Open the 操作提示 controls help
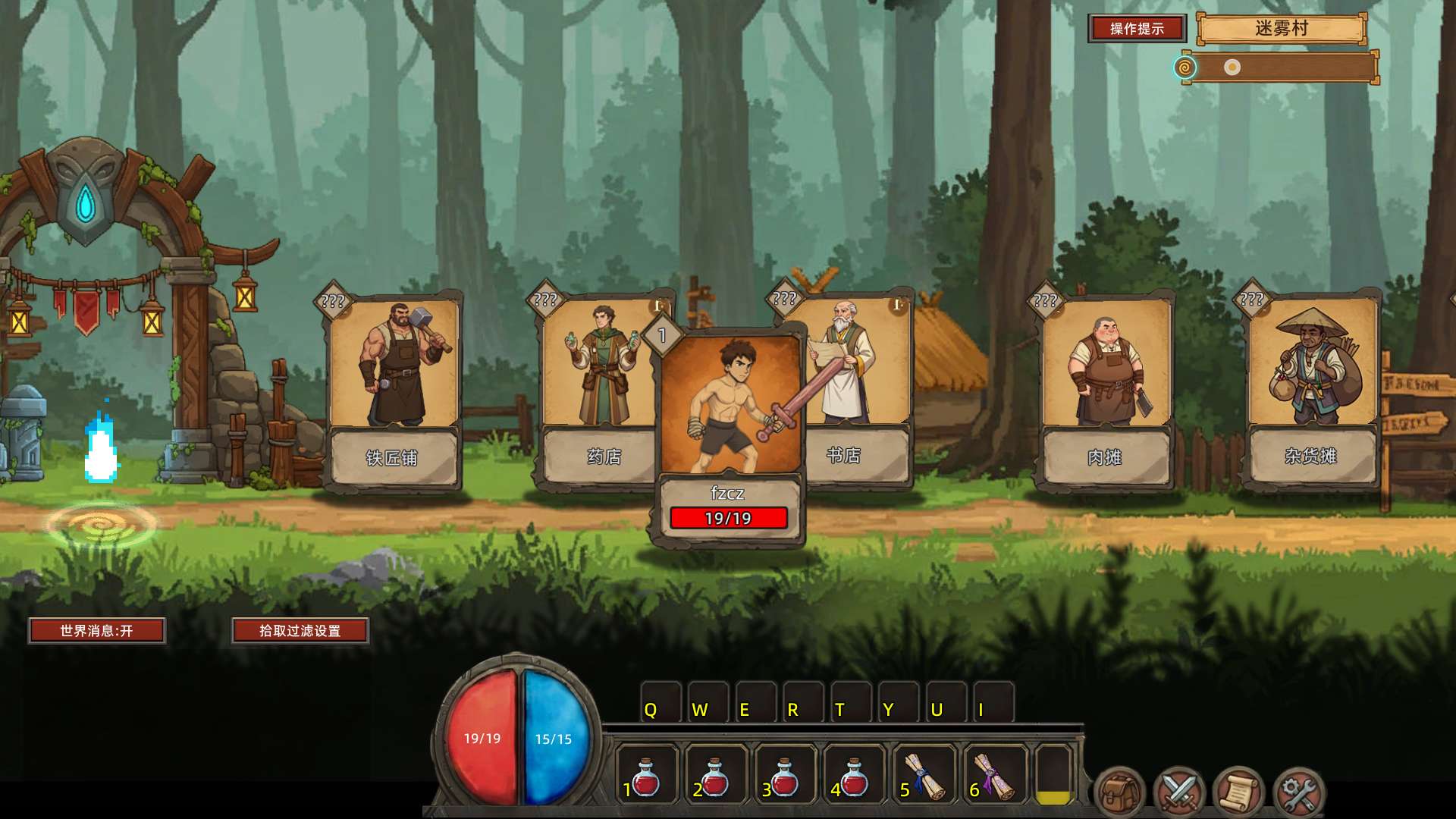Viewport: 1456px width, 819px height. point(1137,29)
